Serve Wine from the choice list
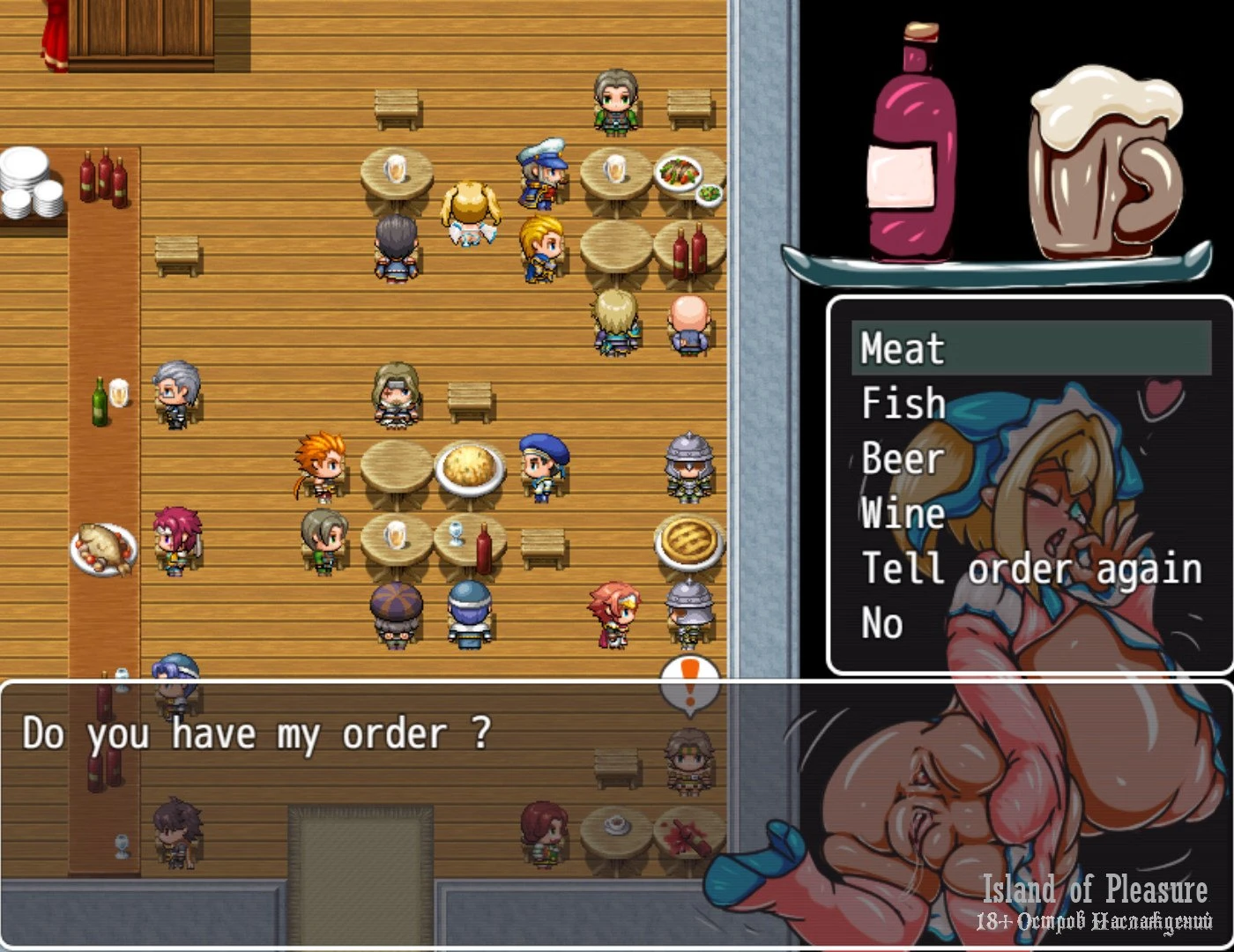Viewport: 1234px width, 952px height. (x=903, y=513)
